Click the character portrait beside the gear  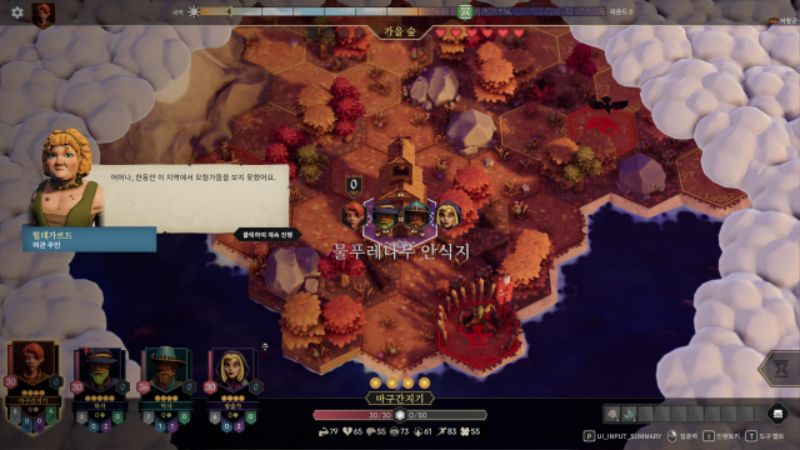pyautogui.click(x=43, y=13)
